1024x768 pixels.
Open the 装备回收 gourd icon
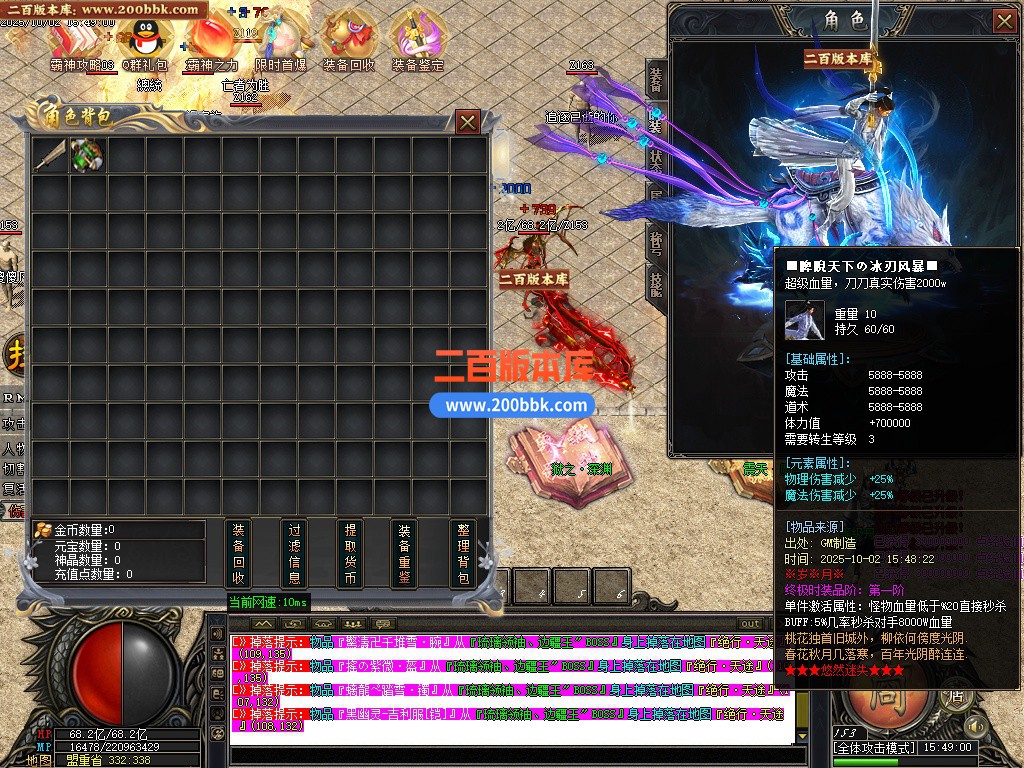coord(348,42)
